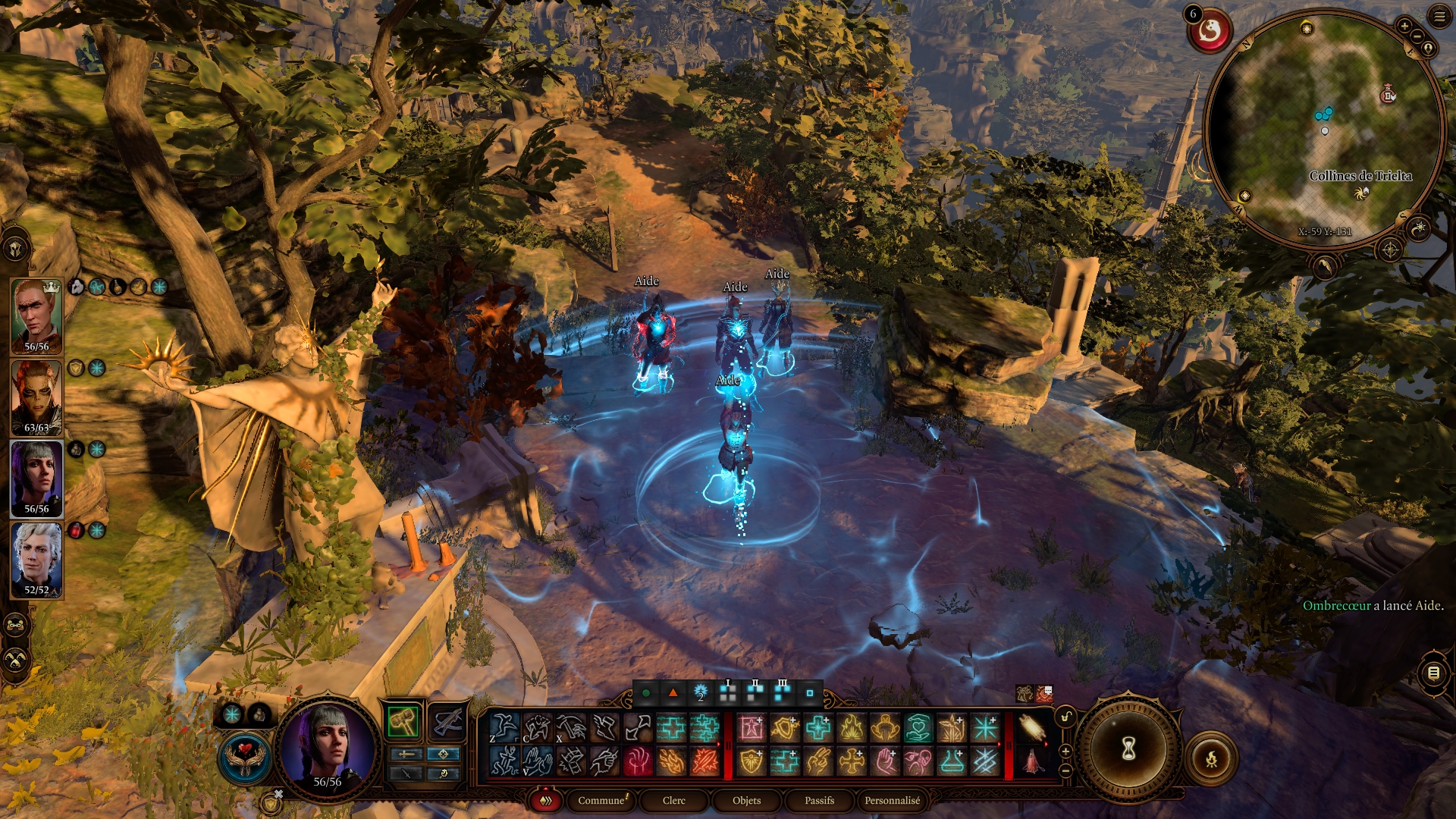
Task: Use the scroll item in hotbar
Action: tap(1031, 728)
